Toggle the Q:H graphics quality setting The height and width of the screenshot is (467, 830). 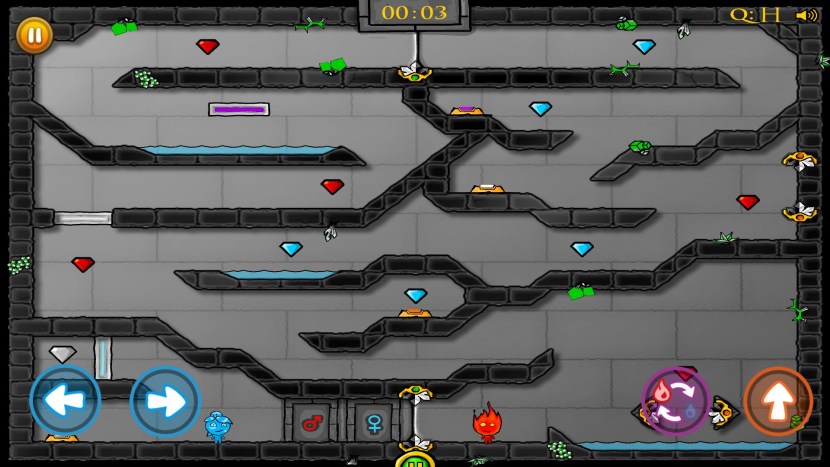(755, 15)
